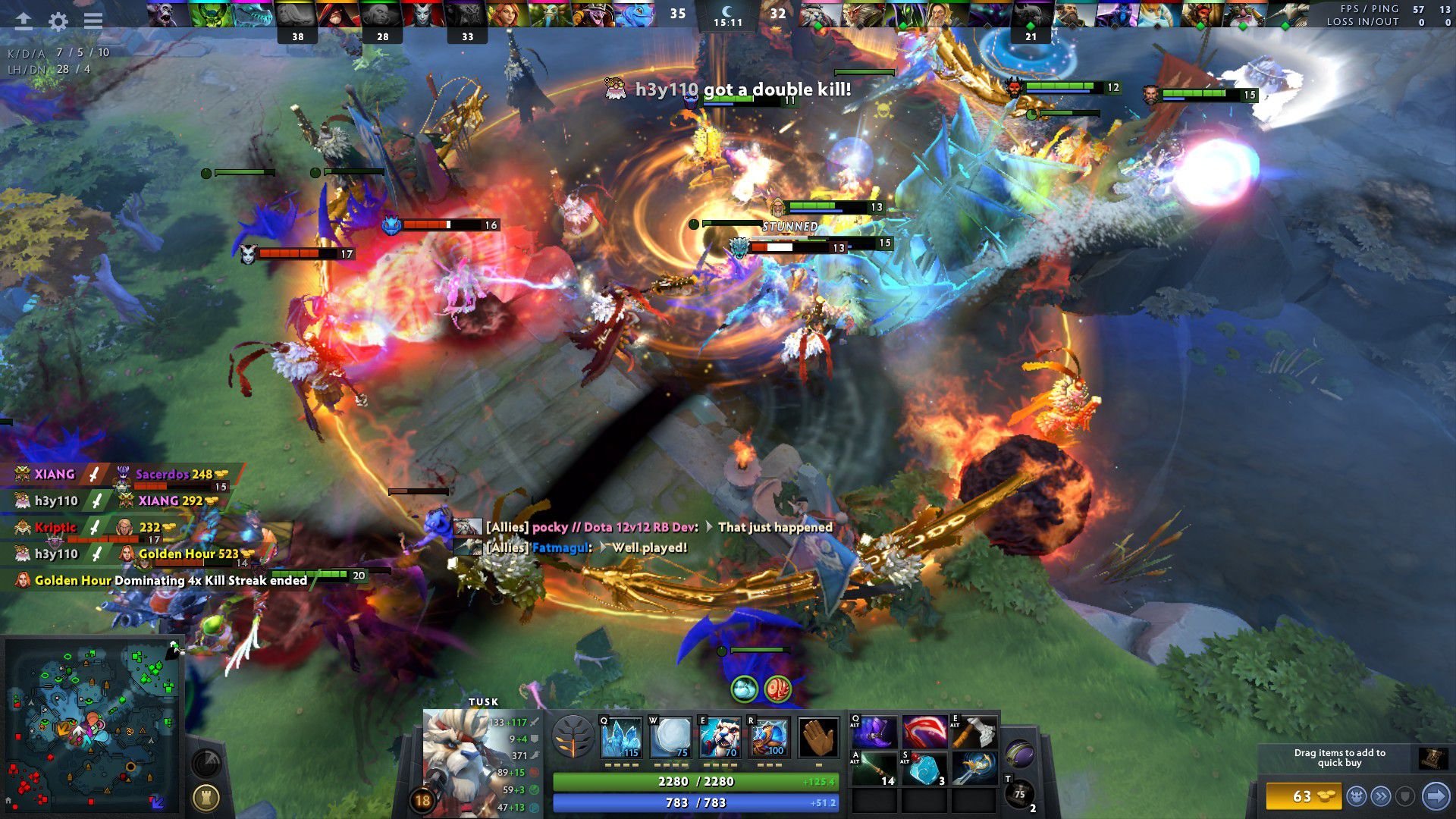
Task: Select the axe item in inventory
Action: (x=974, y=732)
